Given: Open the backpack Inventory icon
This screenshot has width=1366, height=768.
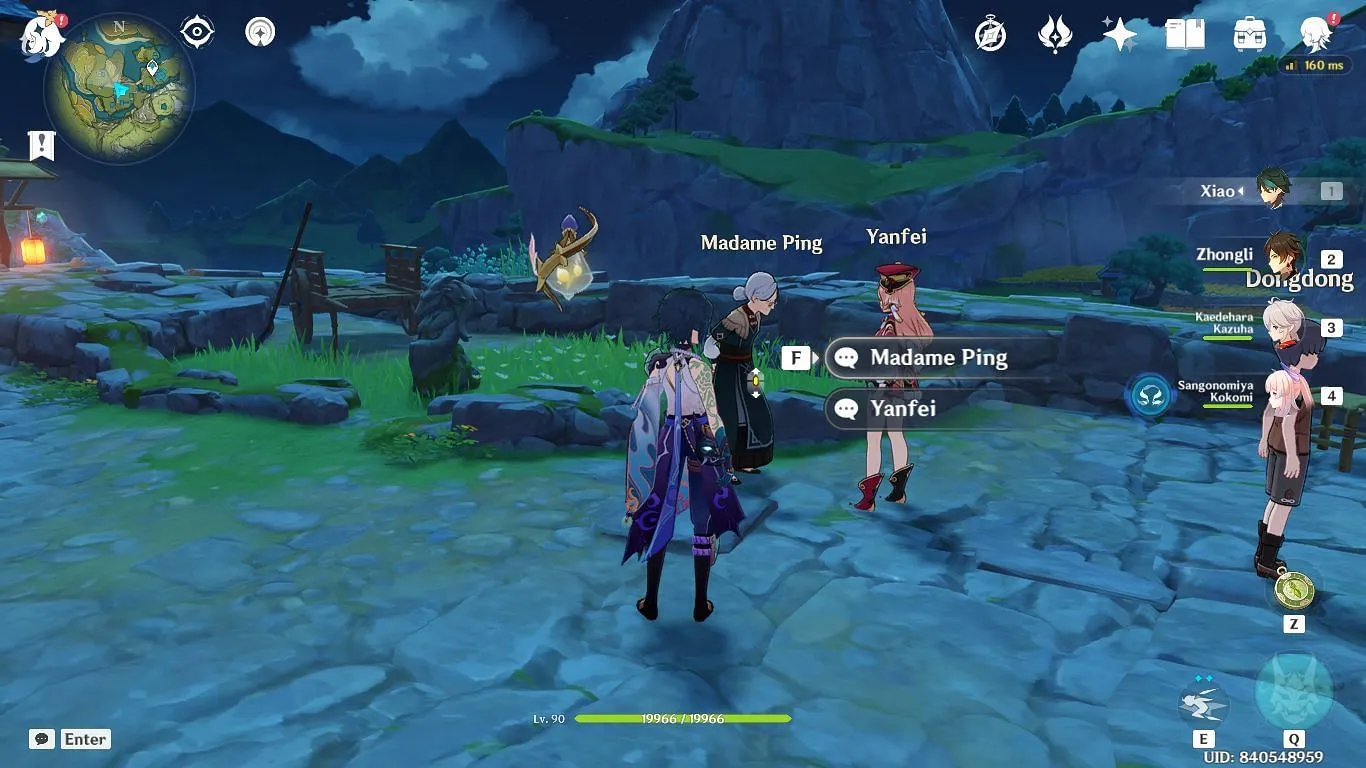Looking at the screenshot, I should pyautogui.click(x=1250, y=35).
